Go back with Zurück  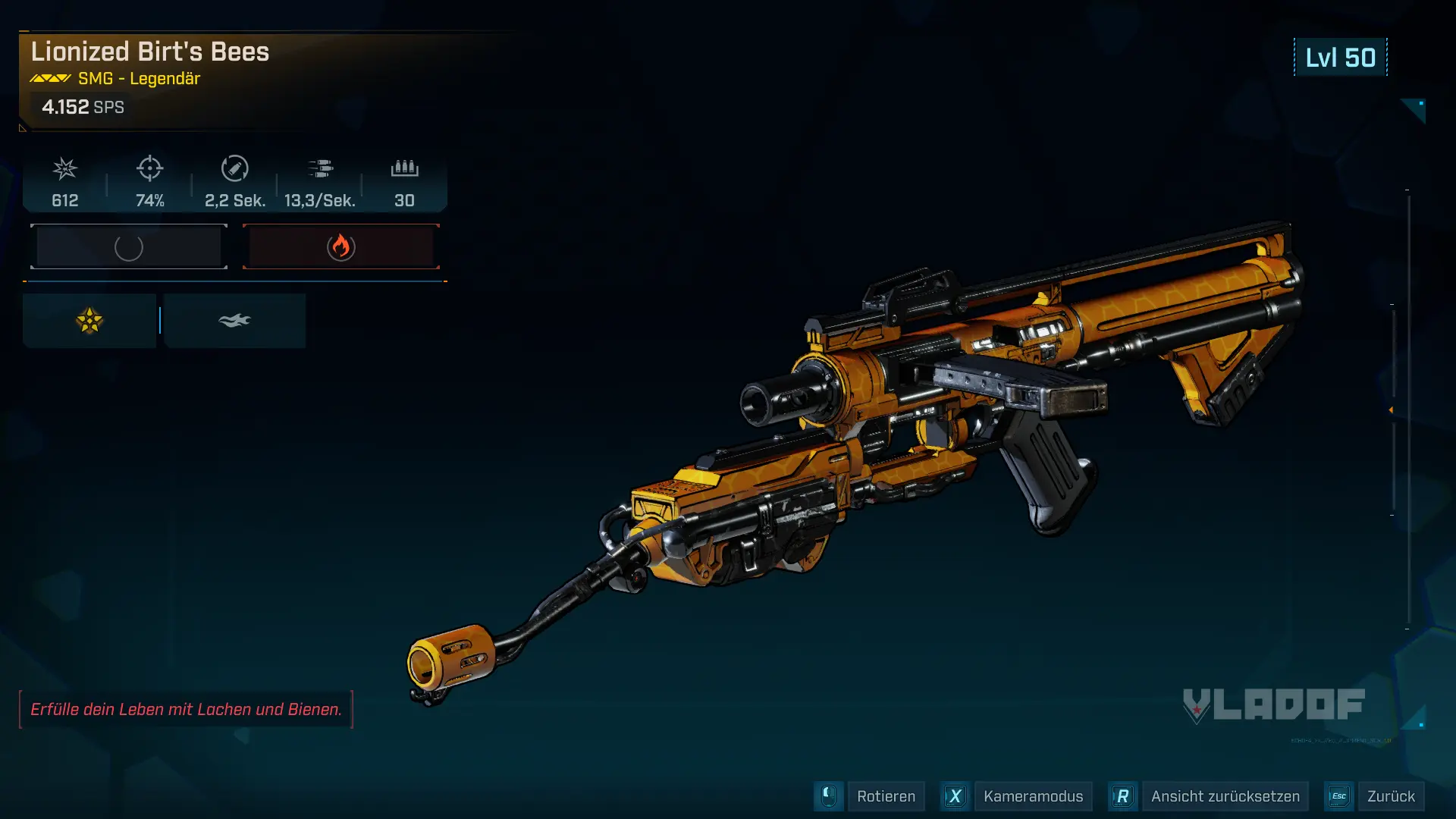(1390, 796)
